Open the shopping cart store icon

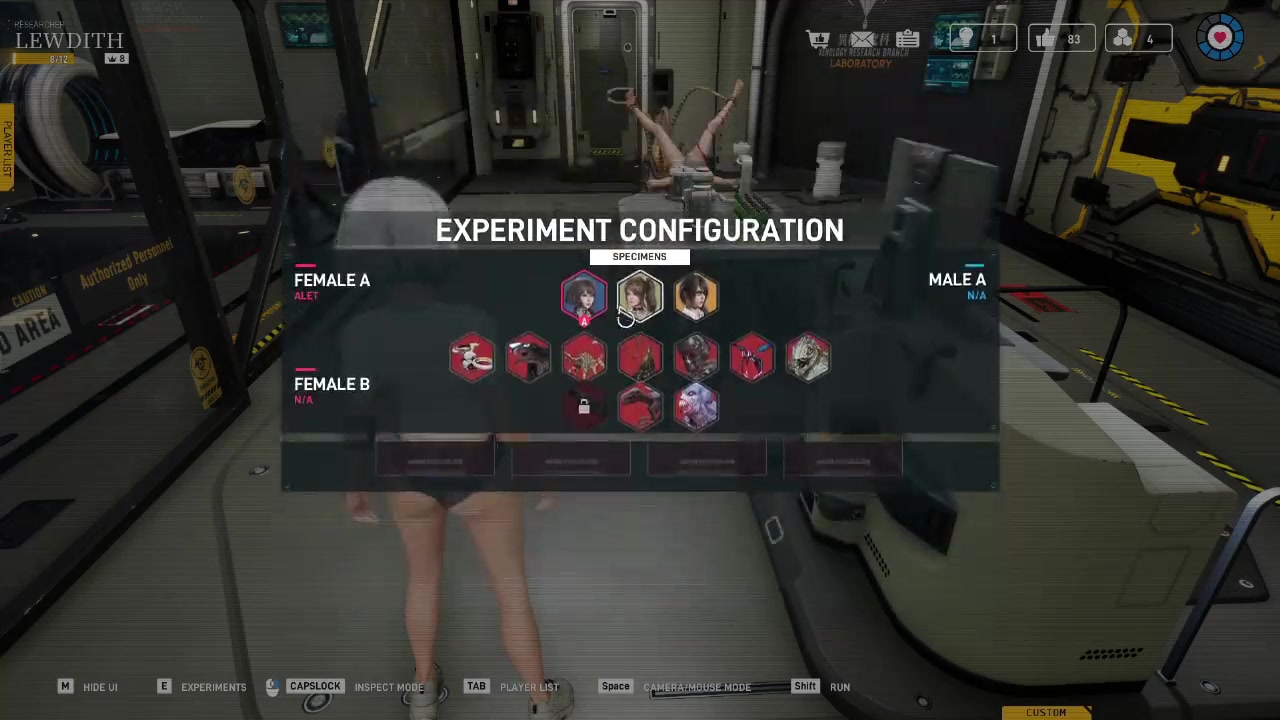click(819, 39)
